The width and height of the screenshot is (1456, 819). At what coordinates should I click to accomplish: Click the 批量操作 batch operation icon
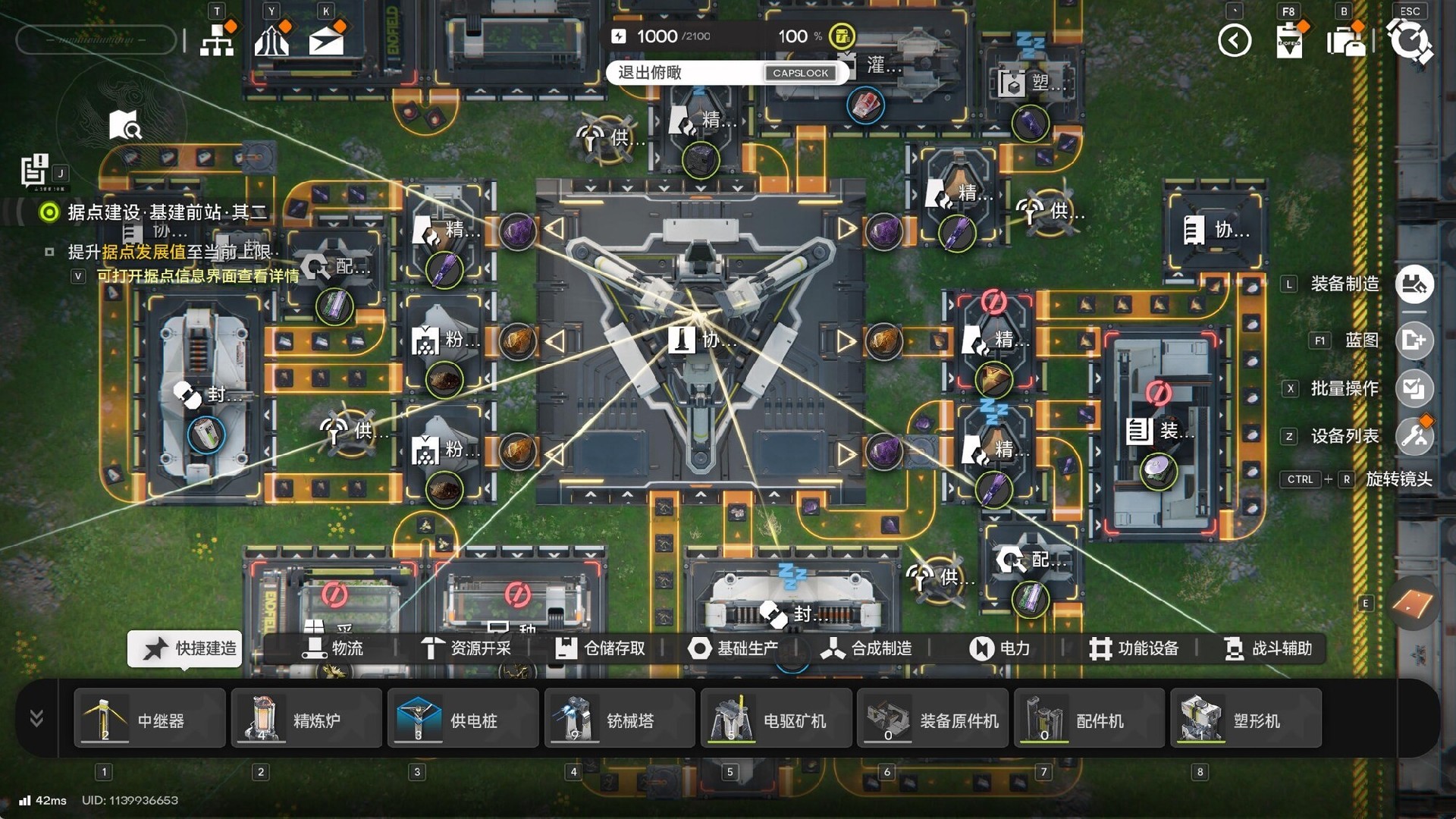1414,388
